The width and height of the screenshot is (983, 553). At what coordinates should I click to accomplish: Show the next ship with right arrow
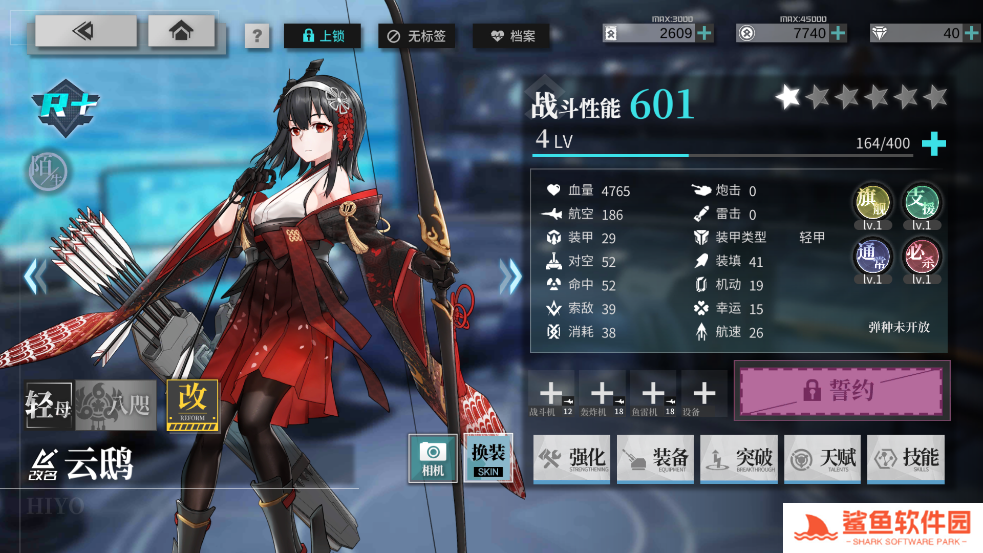pos(511,277)
